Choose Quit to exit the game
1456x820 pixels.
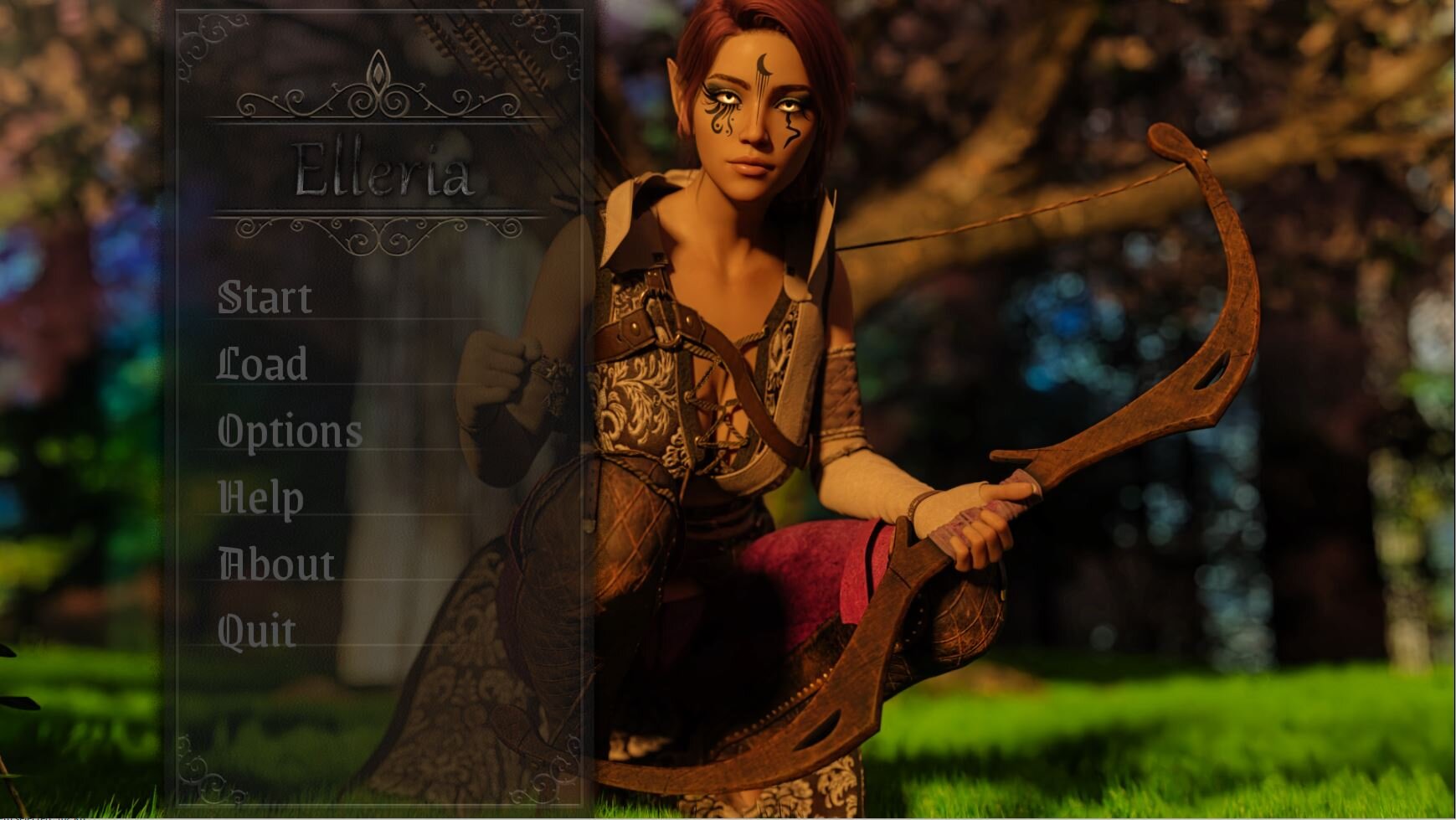256,631
